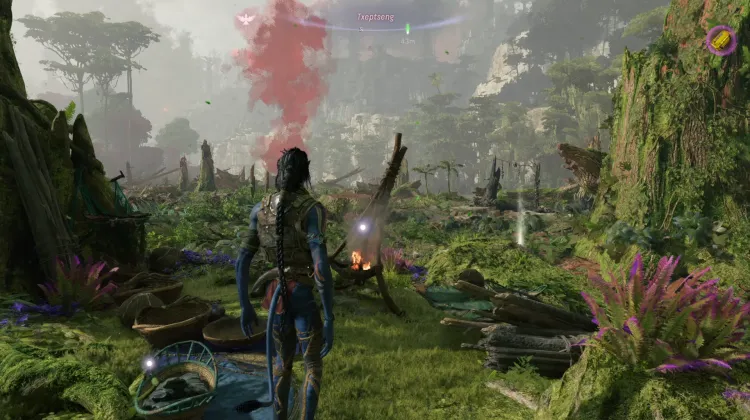The height and width of the screenshot is (420, 750).
Task: Click the green waypoint marker on the compass
Action: (x=407, y=28)
